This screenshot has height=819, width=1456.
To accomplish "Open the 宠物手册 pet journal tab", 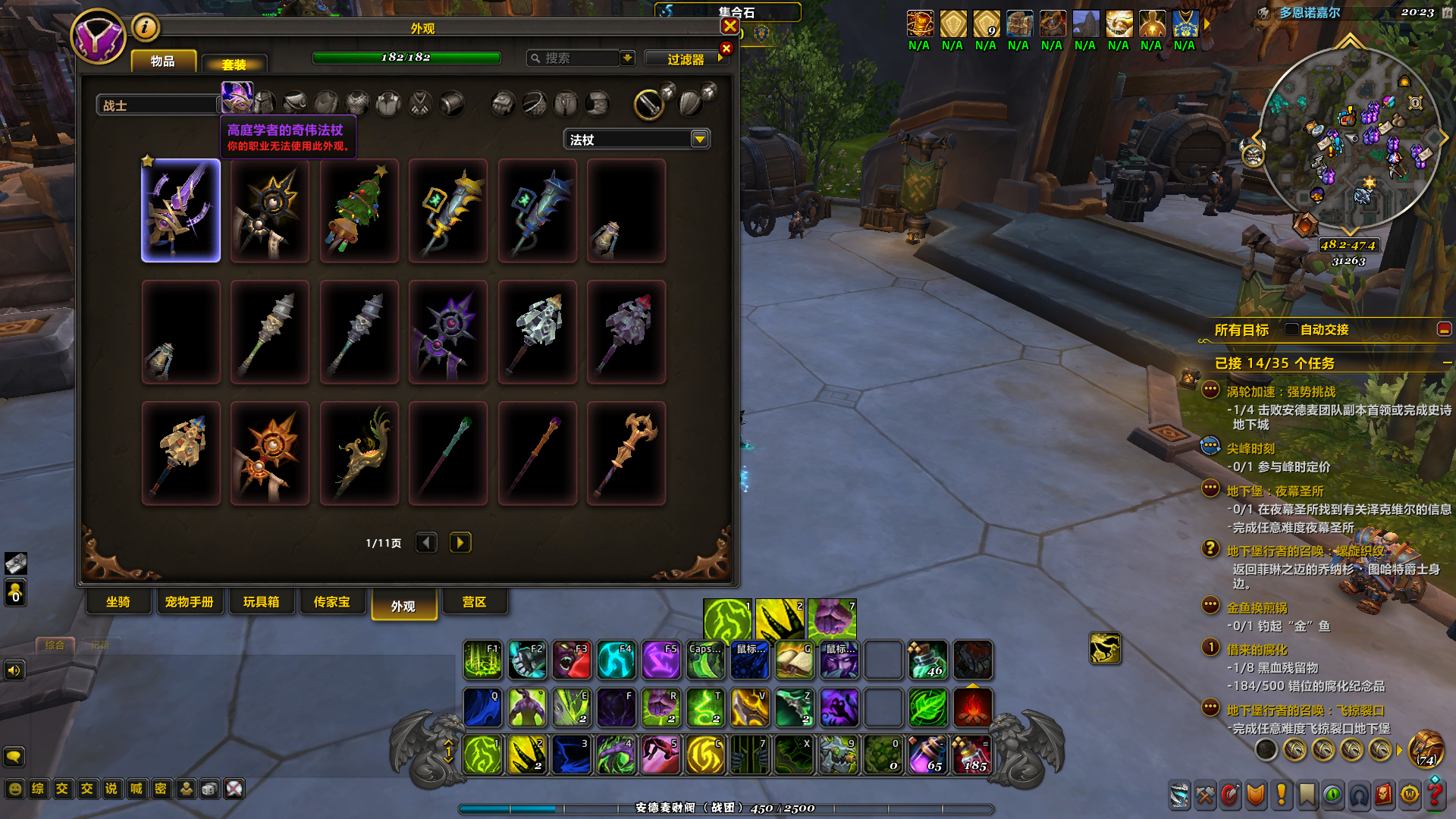I will 189,602.
